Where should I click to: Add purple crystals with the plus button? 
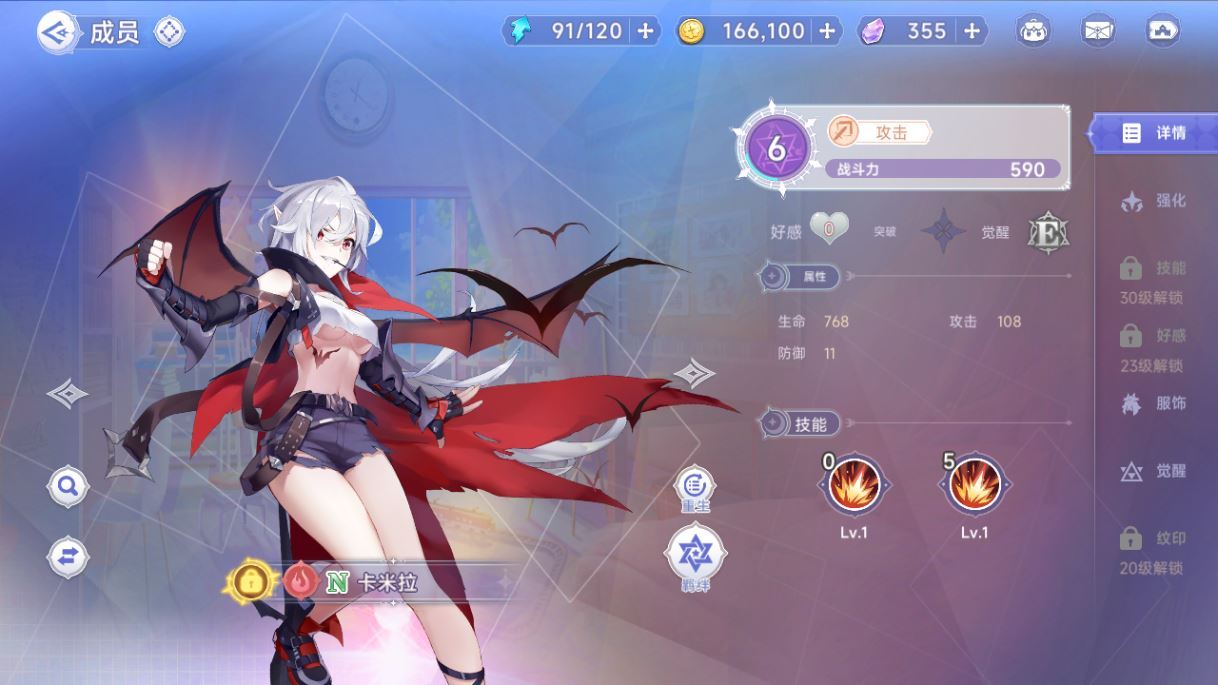(971, 31)
